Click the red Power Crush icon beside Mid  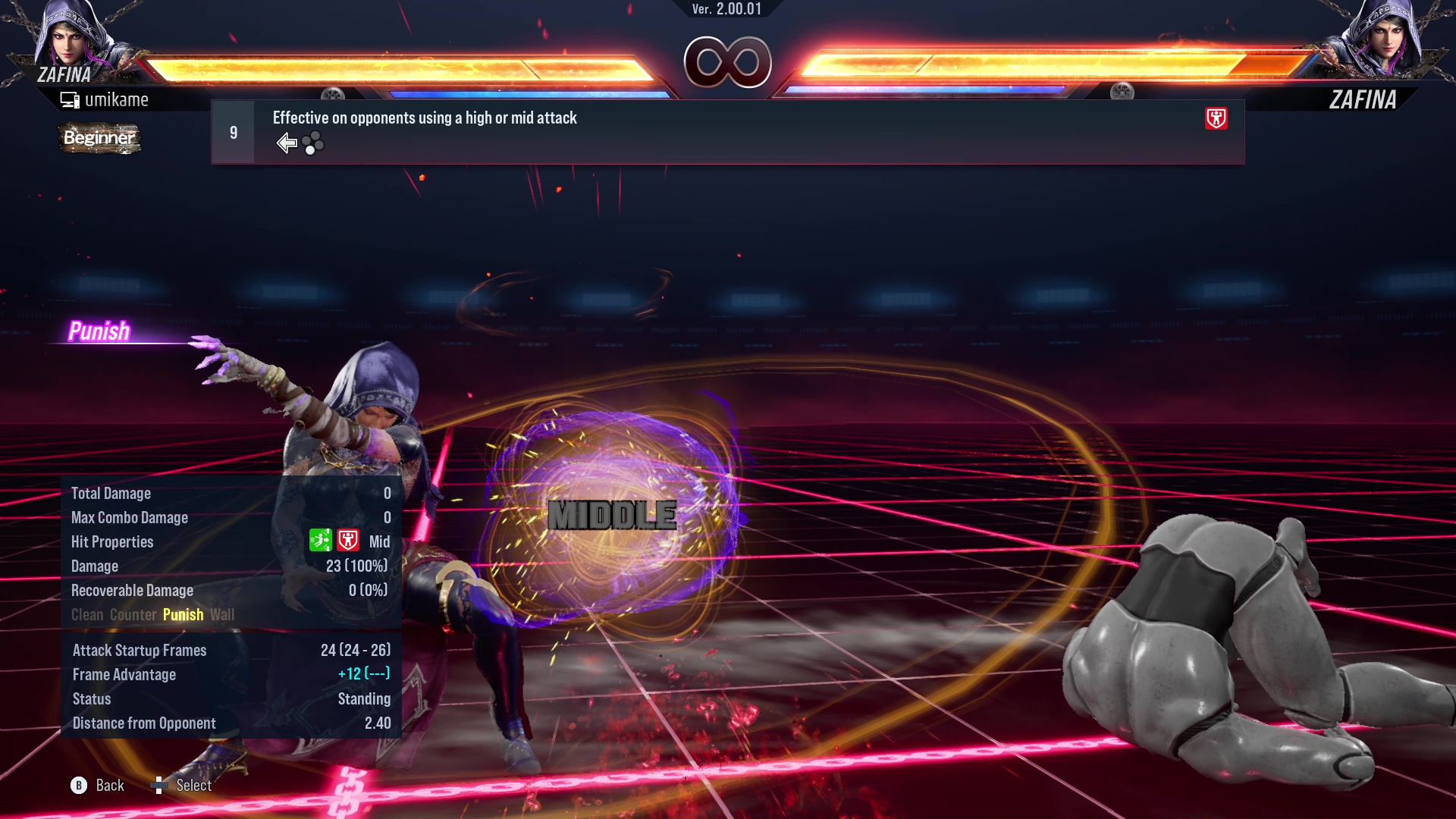click(x=348, y=540)
